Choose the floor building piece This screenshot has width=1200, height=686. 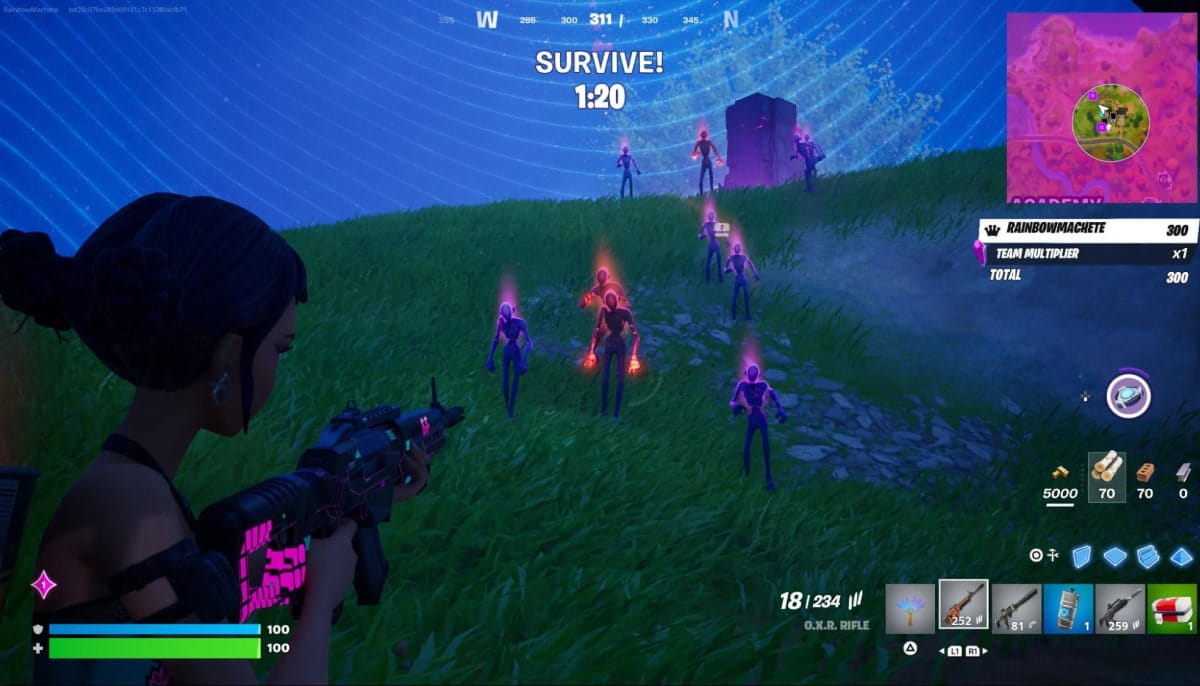pyautogui.click(x=1114, y=556)
